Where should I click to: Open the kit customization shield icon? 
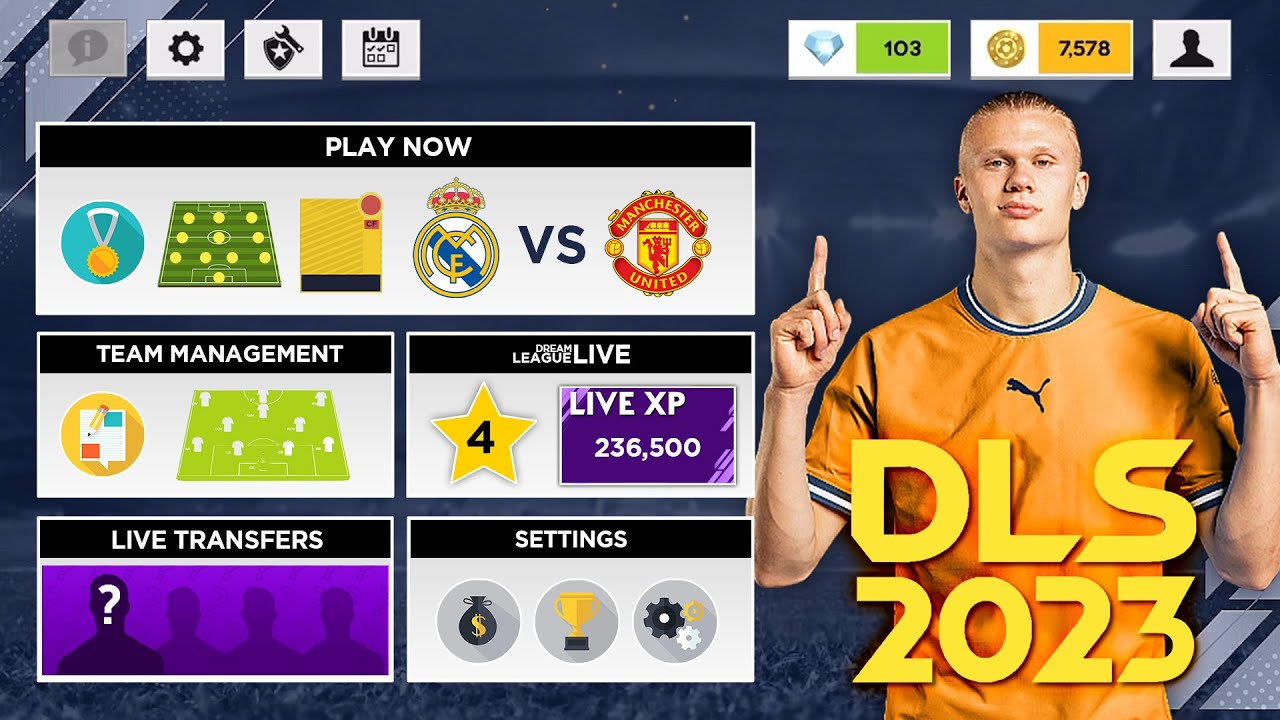tap(283, 48)
